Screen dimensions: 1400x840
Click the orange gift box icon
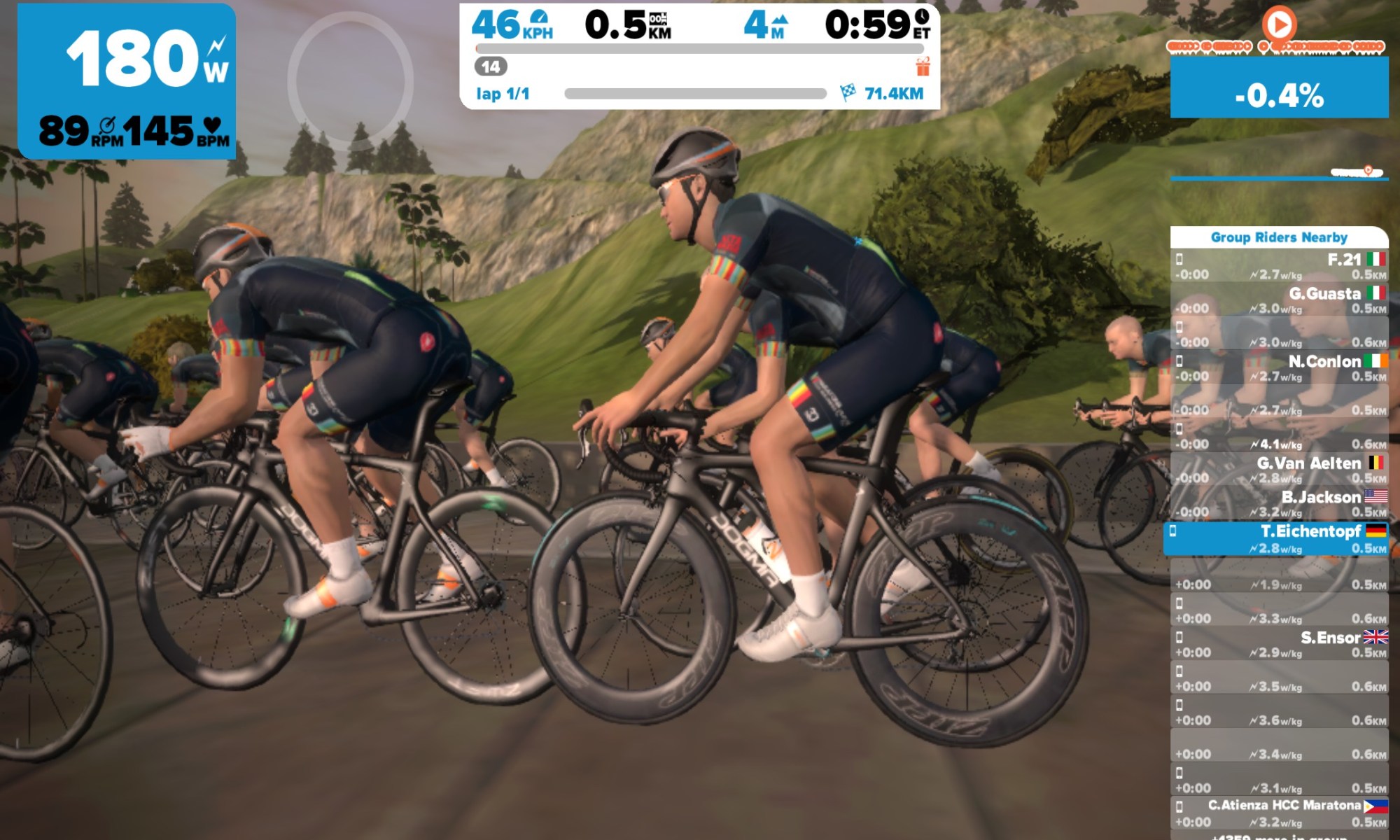click(923, 67)
